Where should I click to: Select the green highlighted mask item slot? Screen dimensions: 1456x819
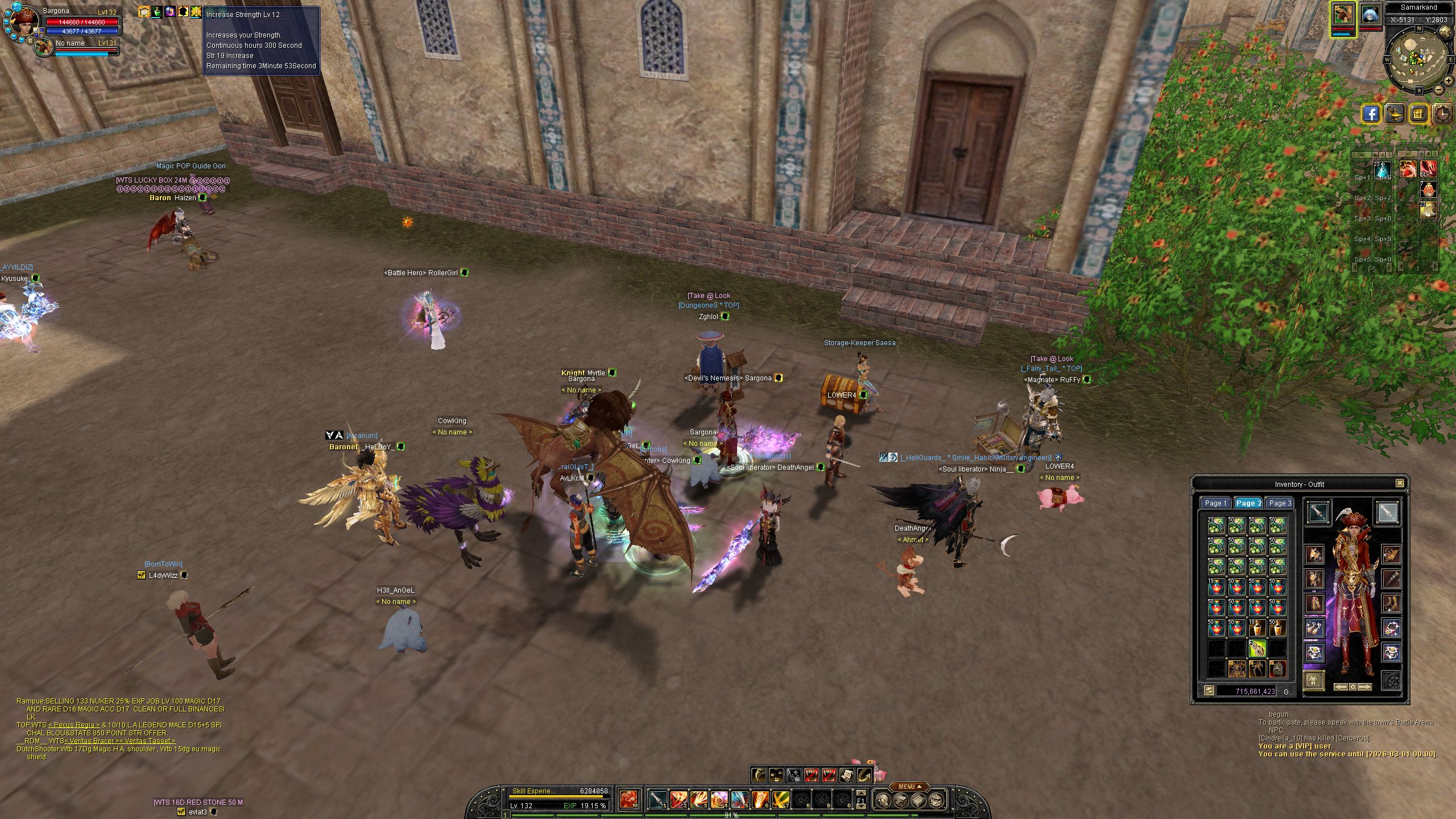[x=1257, y=648]
